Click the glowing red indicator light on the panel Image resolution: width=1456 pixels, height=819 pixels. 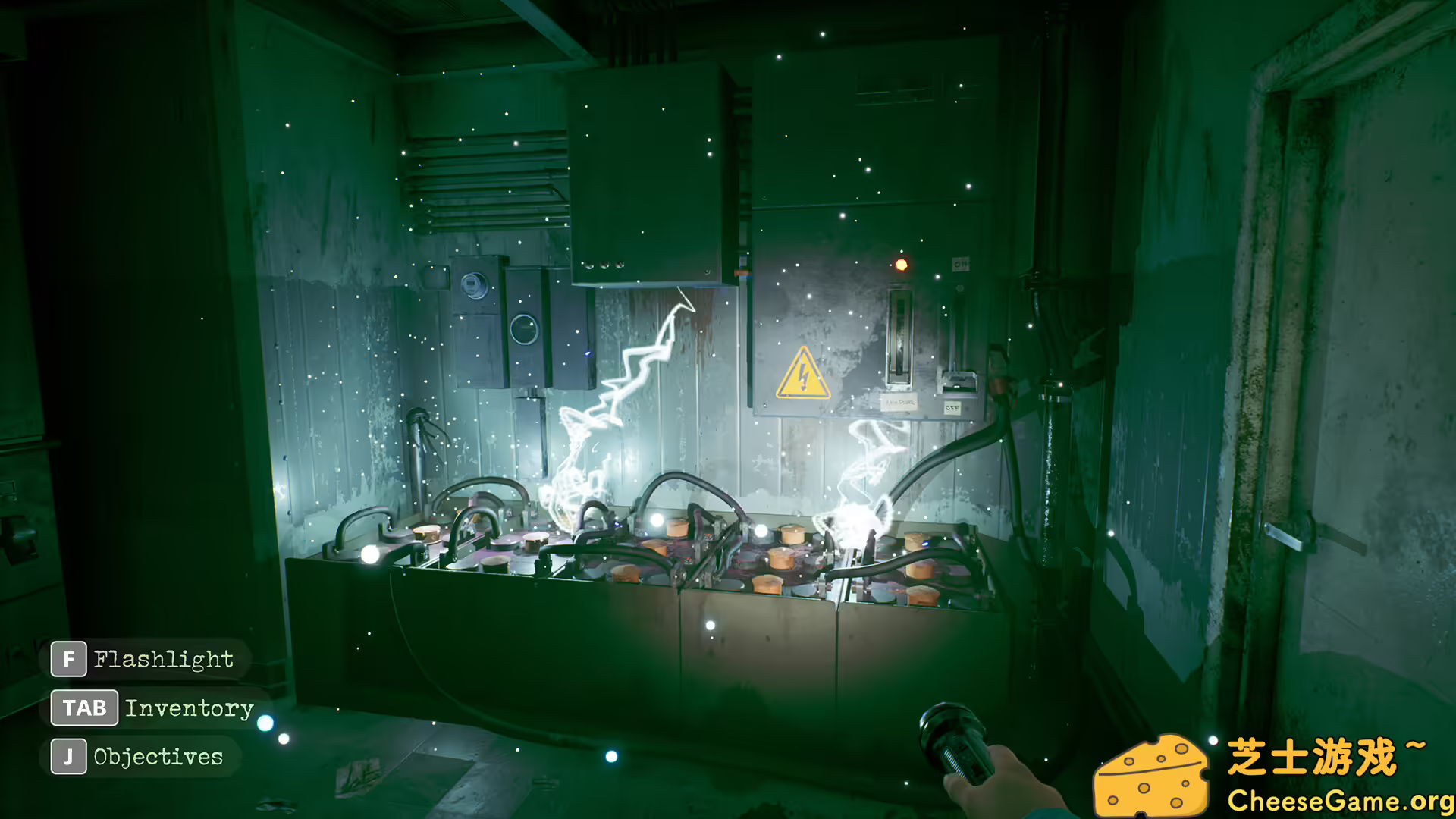point(902,263)
